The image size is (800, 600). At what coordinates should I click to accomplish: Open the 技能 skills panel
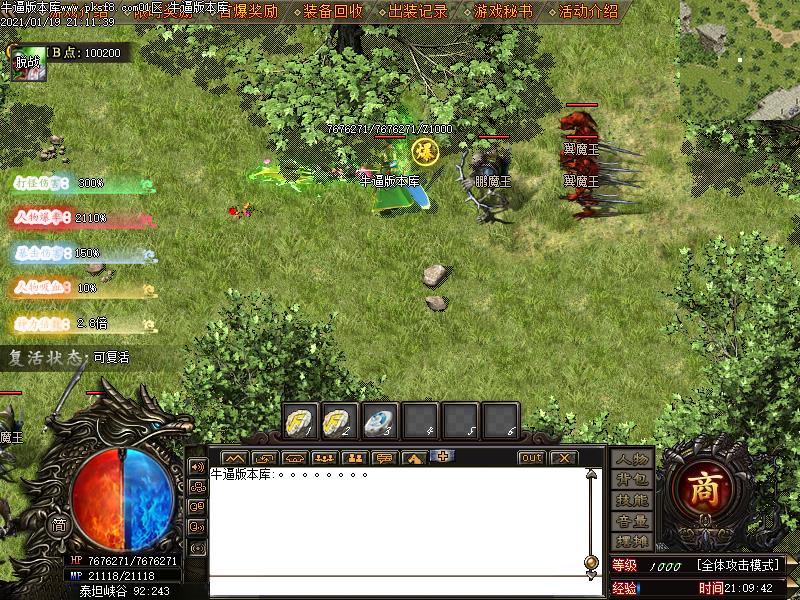[x=632, y=500]
